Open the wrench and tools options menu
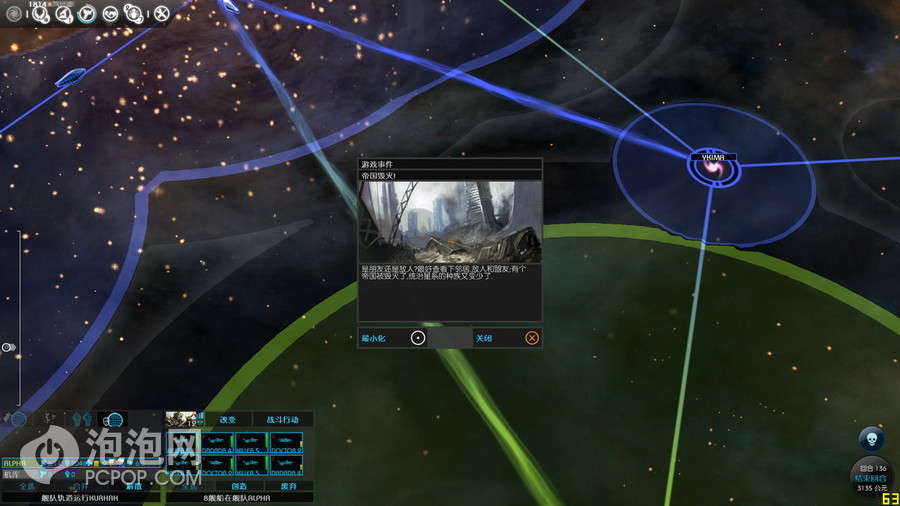 tap(161, 14)
